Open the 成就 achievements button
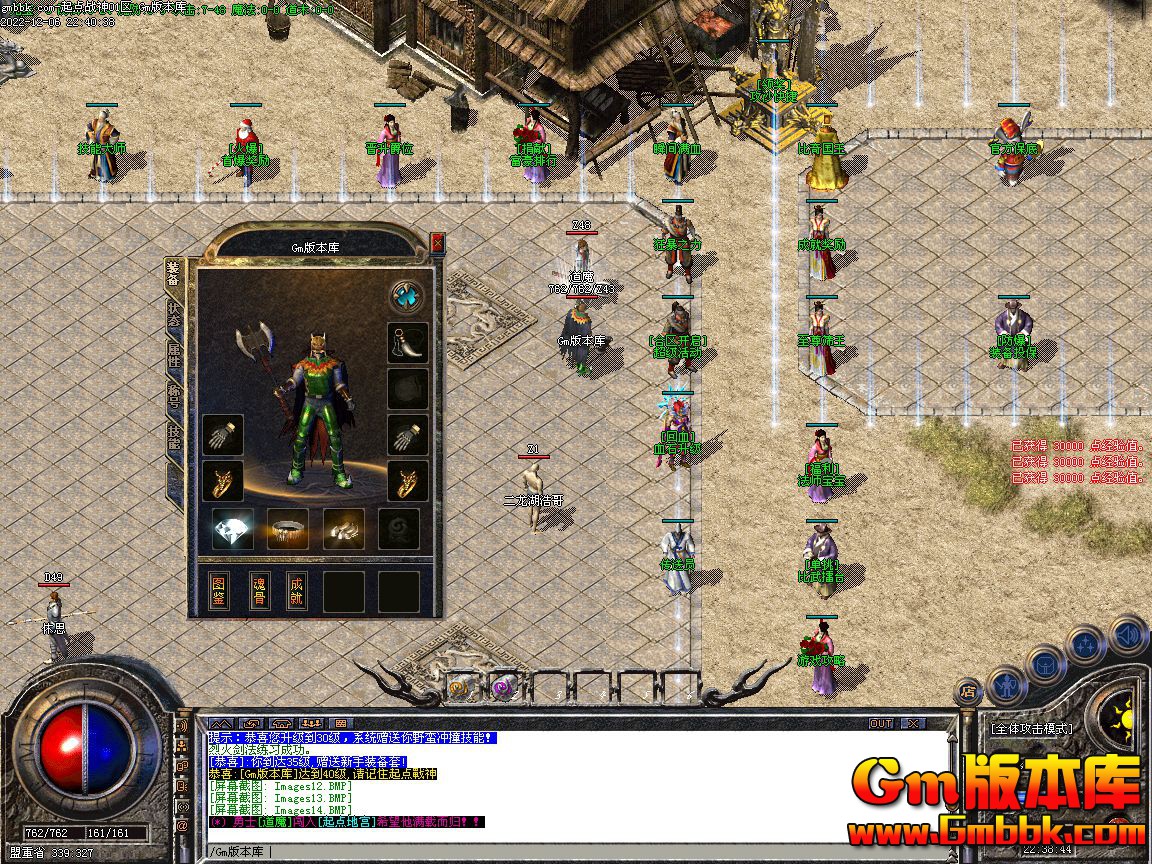 pyautogui.click(x=296, y=591)
